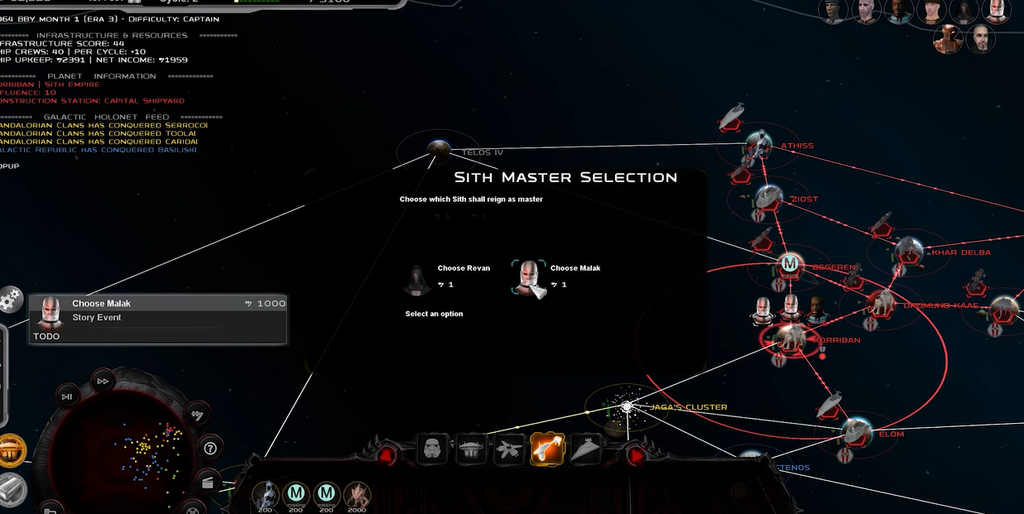This screenshot has height=514, width=1024.
Task: Select the queued creature unit costing 2000
Action: 357,494
